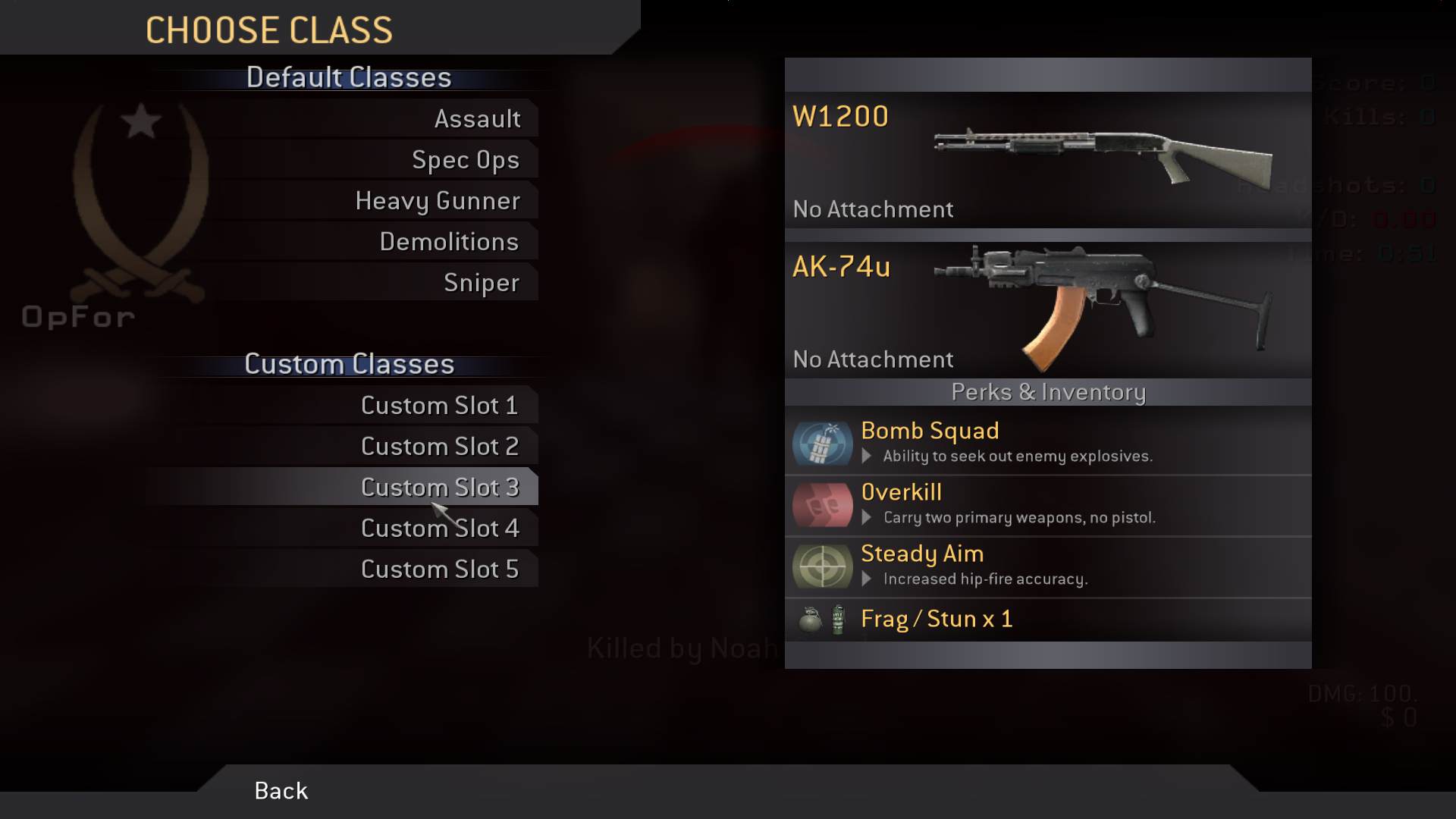The height and width of the screenshot is (819, 1456).
Task: Choose Custom Slot 2
Action: 440,447
